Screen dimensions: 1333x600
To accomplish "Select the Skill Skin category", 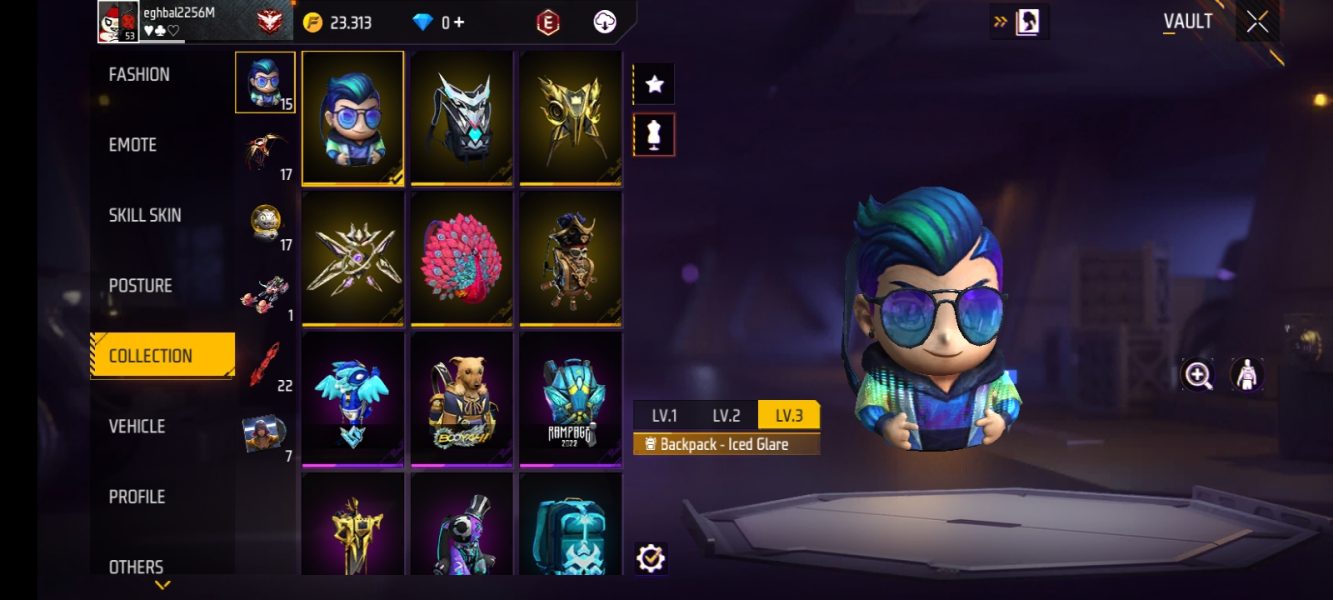I will tap(145, 215).
